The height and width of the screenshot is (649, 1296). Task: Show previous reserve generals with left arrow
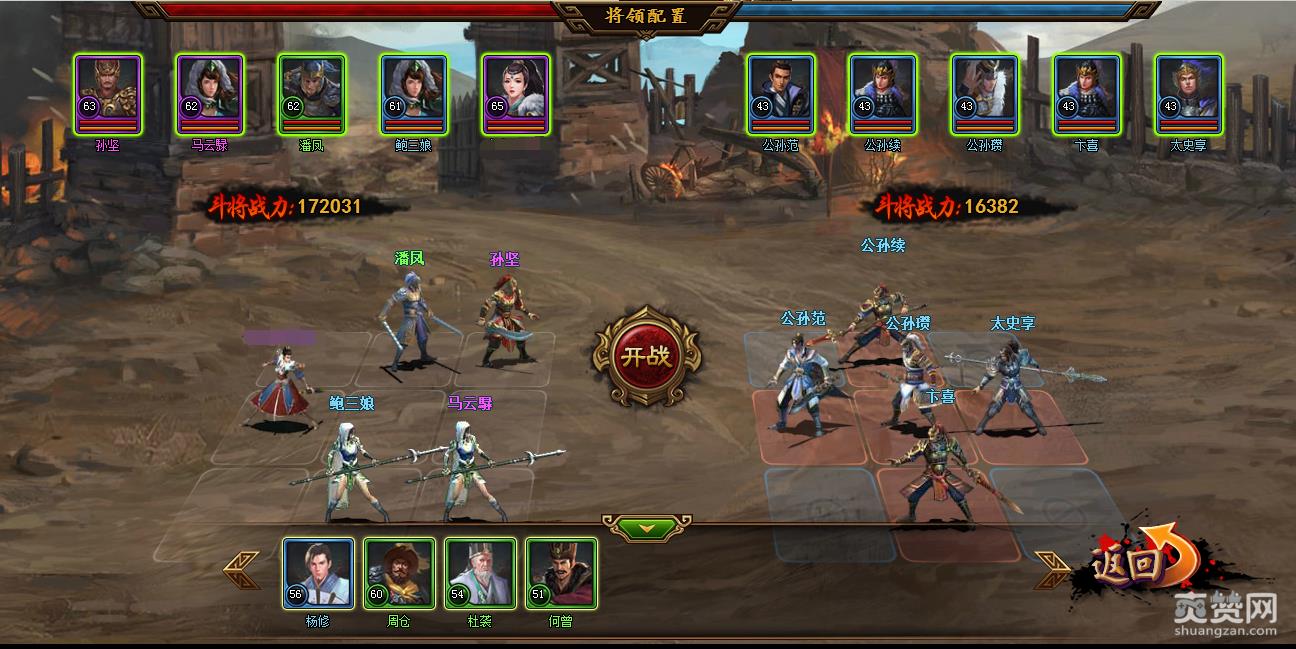tap(241, 571)
